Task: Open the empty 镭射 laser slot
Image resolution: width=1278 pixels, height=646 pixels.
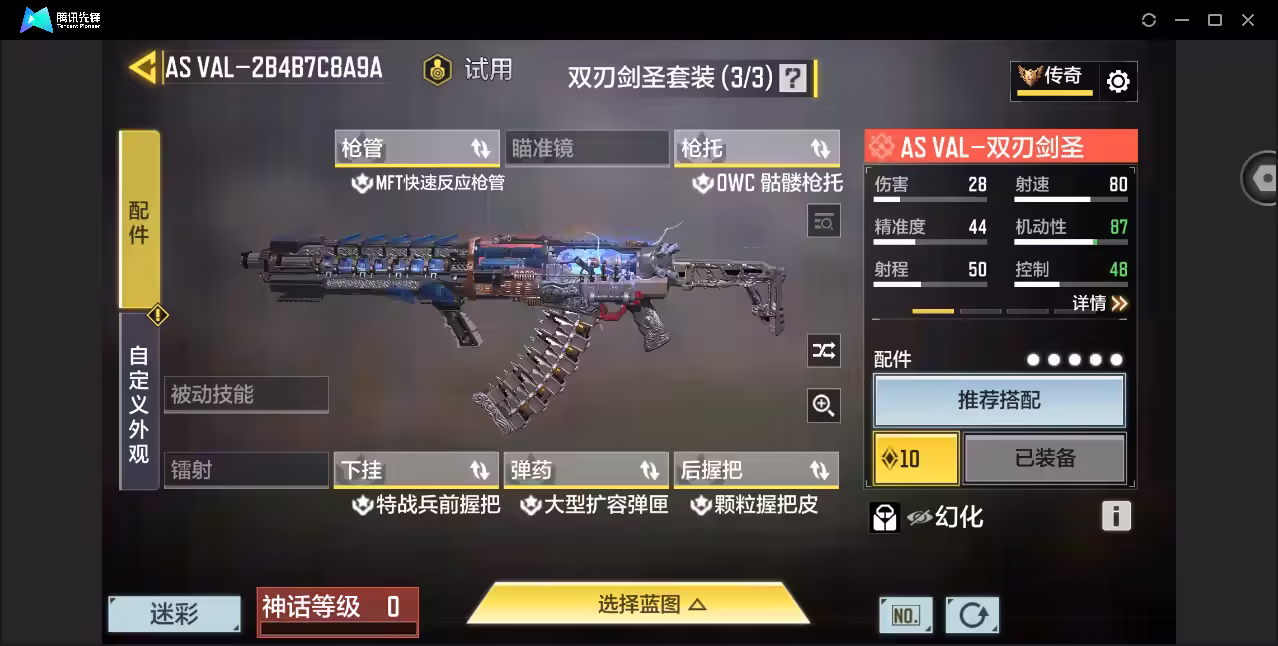Action: pyautogui.click(x=246, y=470)
